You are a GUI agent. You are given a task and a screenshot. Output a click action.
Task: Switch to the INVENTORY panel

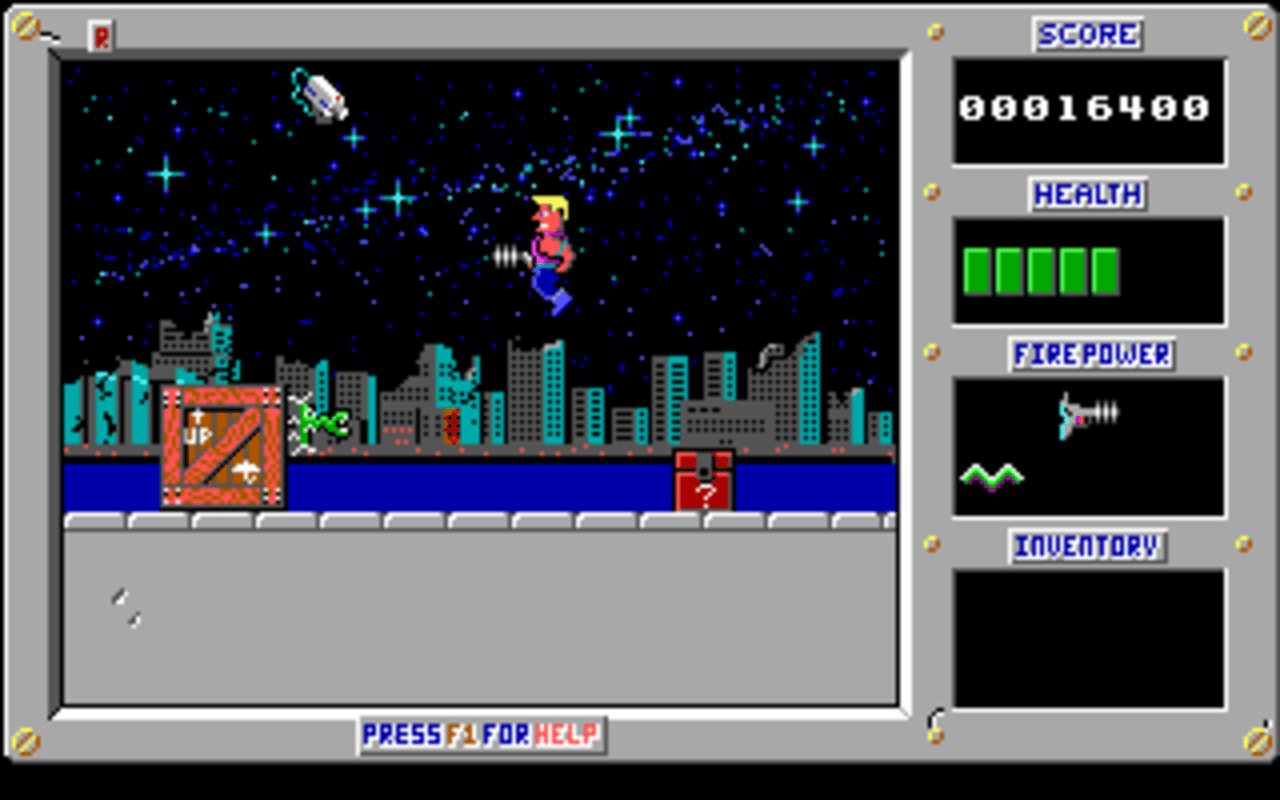pyautogui.click(x=1087, y=547)
